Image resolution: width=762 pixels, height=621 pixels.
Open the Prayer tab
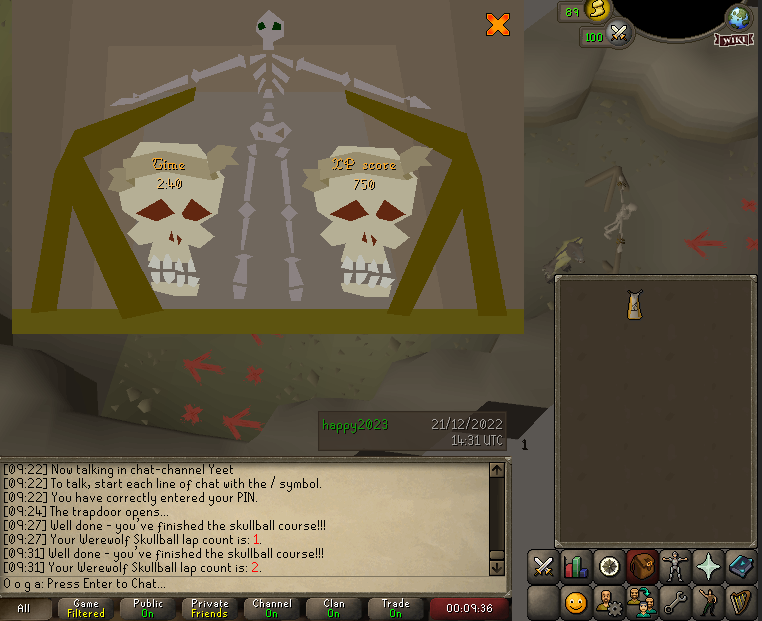click(x=708, y=567)
